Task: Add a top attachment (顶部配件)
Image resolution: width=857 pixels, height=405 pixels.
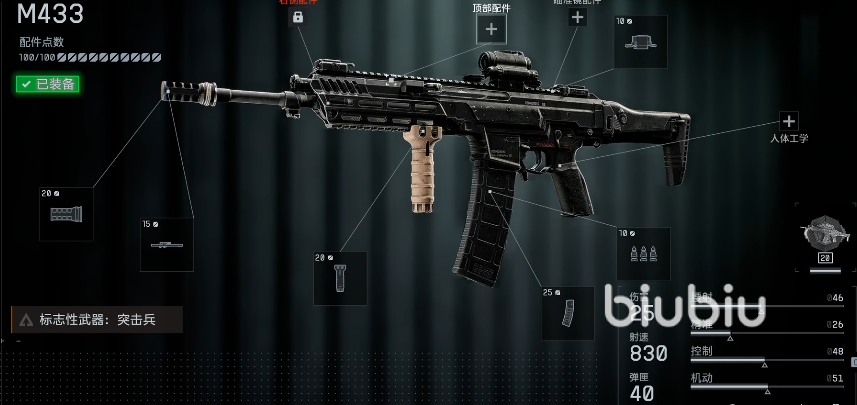Action: (490, 30)
